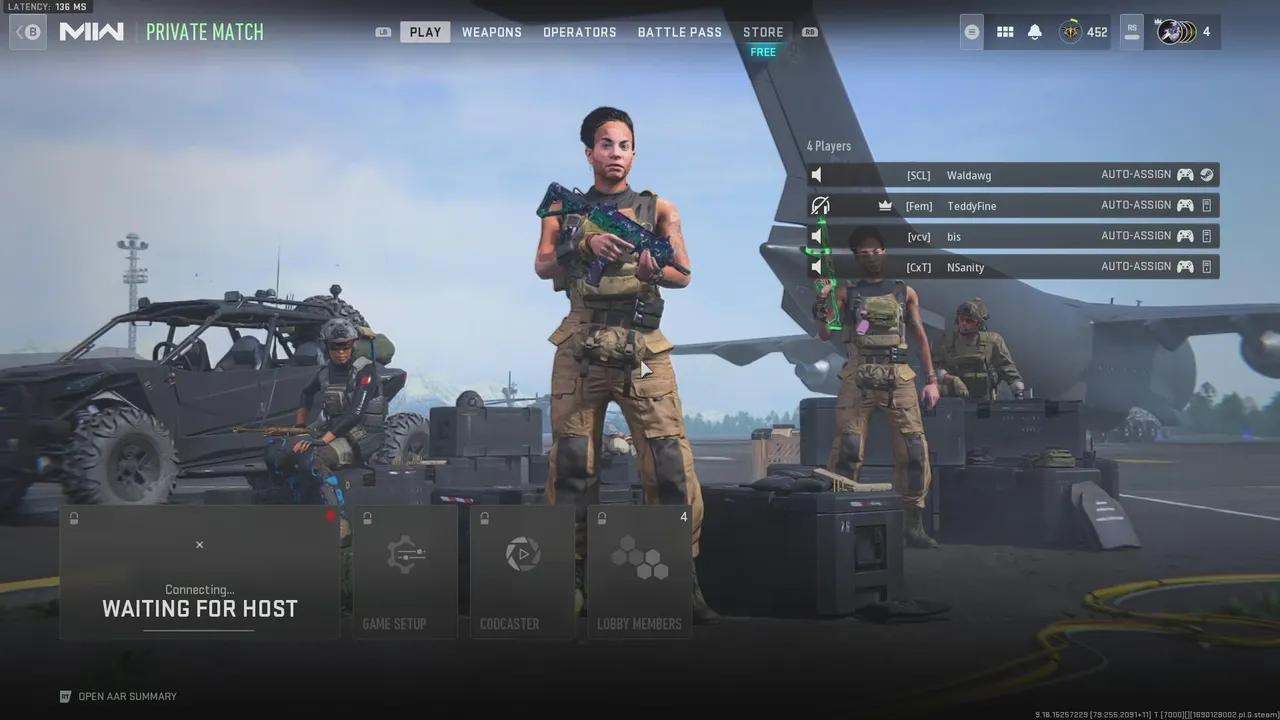Switch to the WEAPONS tab

491,31
